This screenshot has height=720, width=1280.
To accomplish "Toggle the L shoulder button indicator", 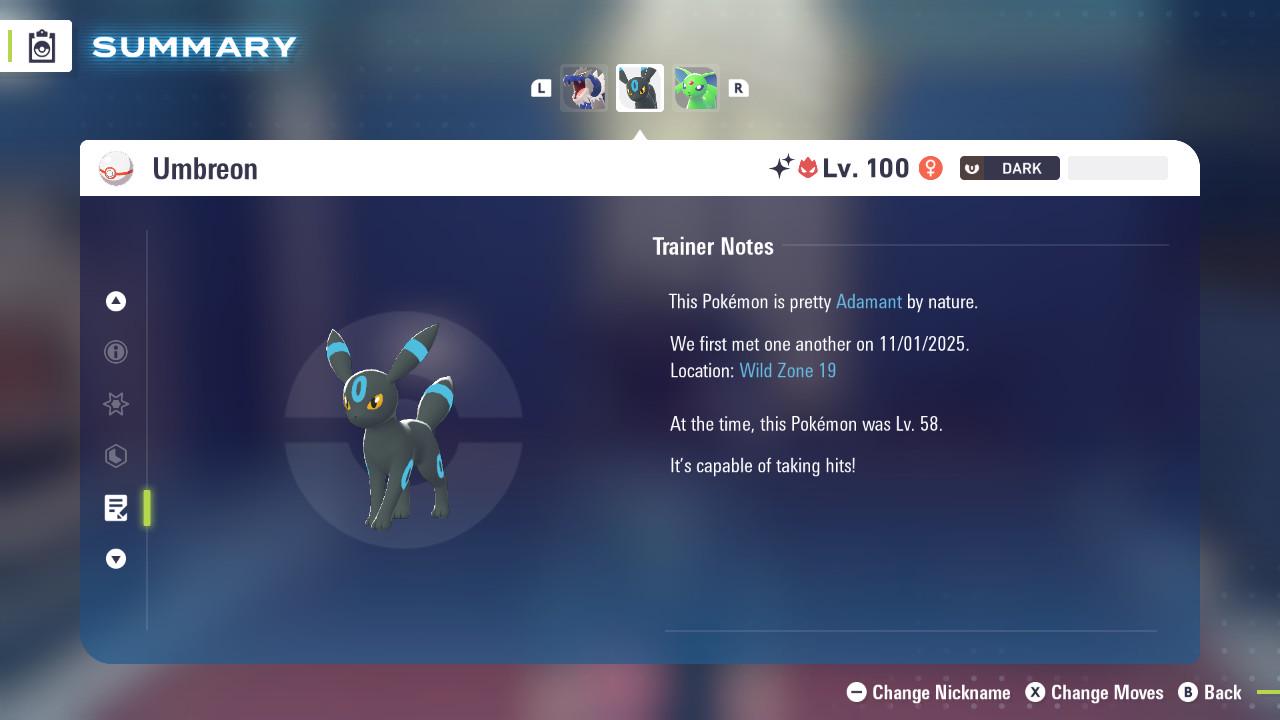I will click(540, 88).
